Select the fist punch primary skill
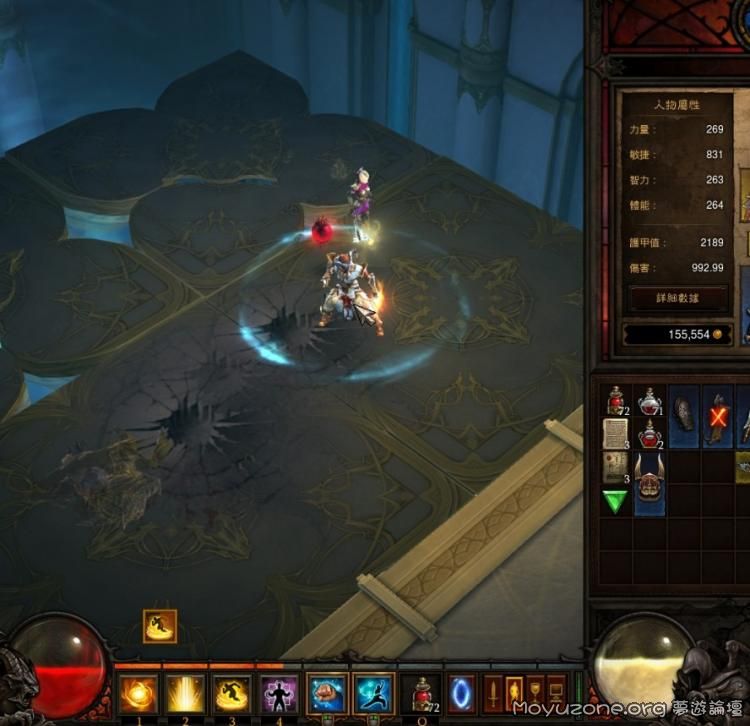This screenshot has height=726, width=750. click(327, 694)
